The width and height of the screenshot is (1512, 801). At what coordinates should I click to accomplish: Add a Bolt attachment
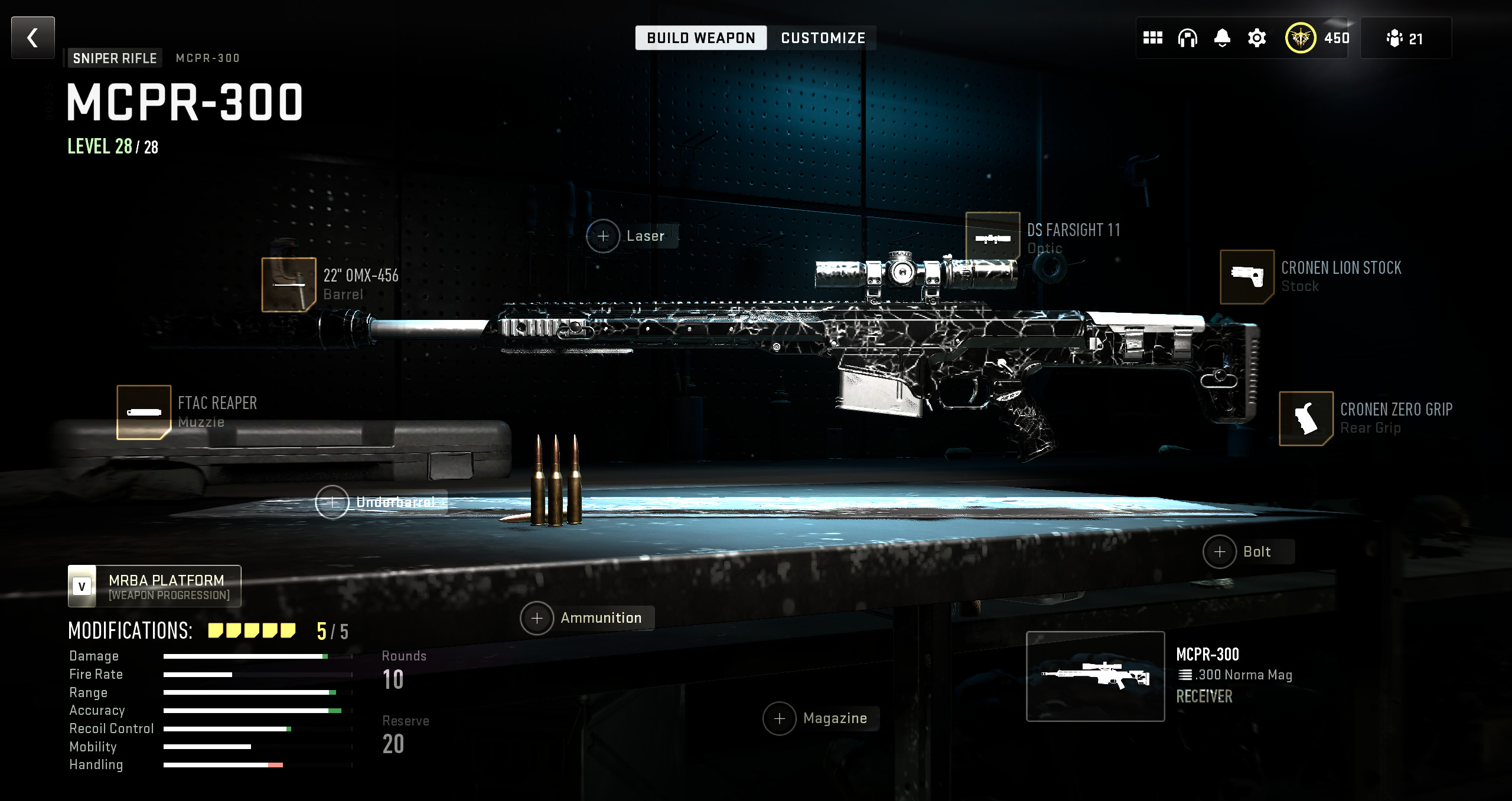click(1220, 552)
